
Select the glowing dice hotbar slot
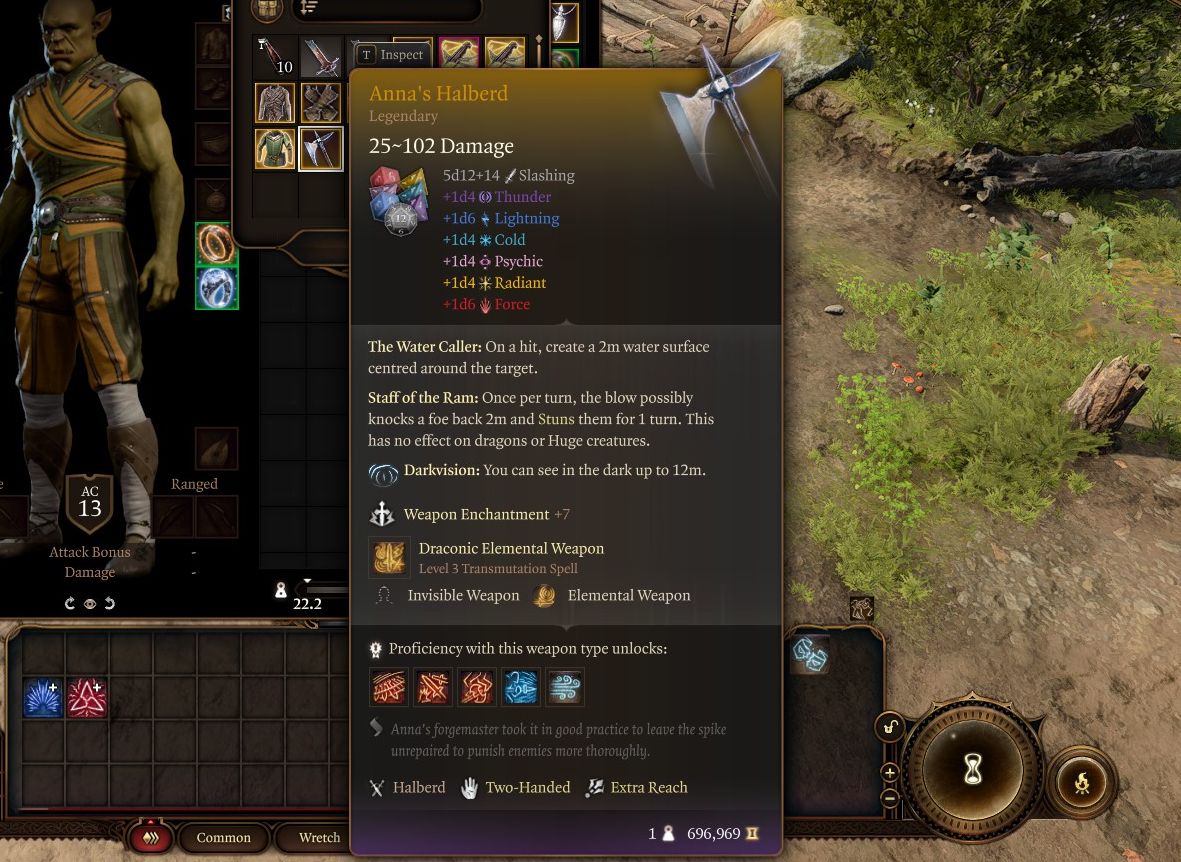pyautogui.click(x=808, y=655)
